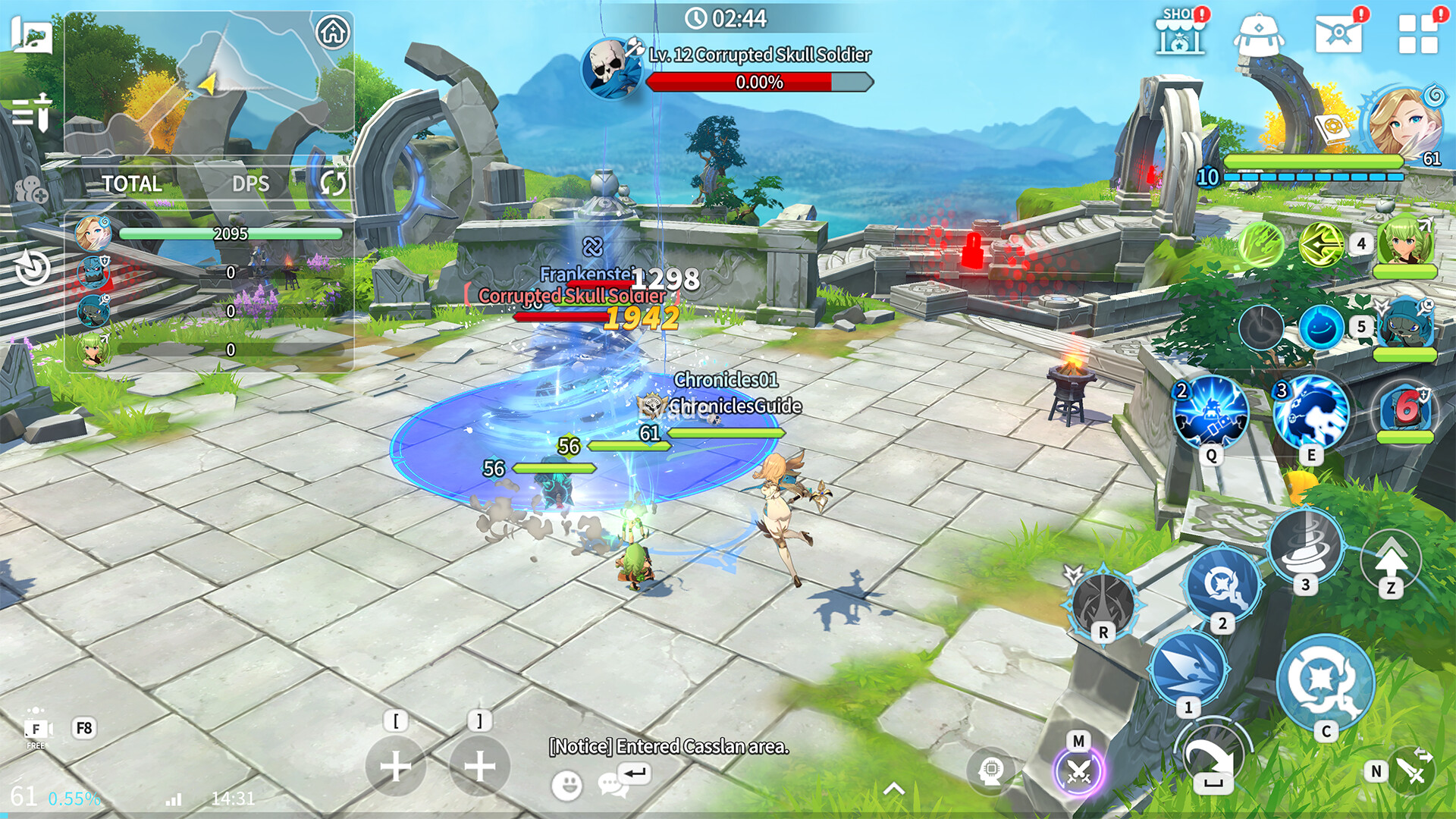The width and height of the screenshot is (1456, 819).
Task: Activate the E skill icon
Action: coord(1310,413)
